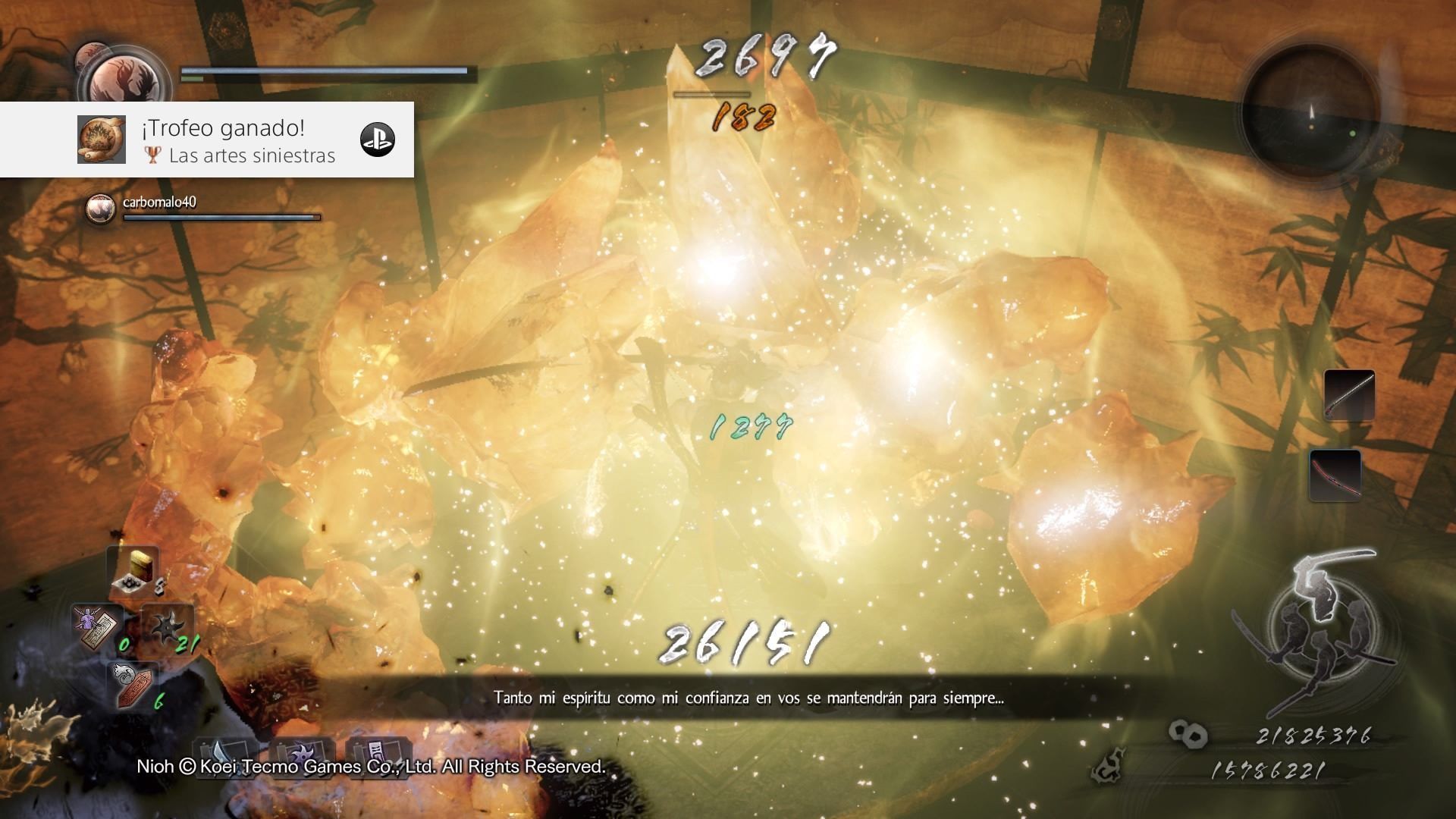Viewport: 1456px width, 819px height.
Task: Use the red spirit talisman with 6 left
Action: (x=133, y=682)
